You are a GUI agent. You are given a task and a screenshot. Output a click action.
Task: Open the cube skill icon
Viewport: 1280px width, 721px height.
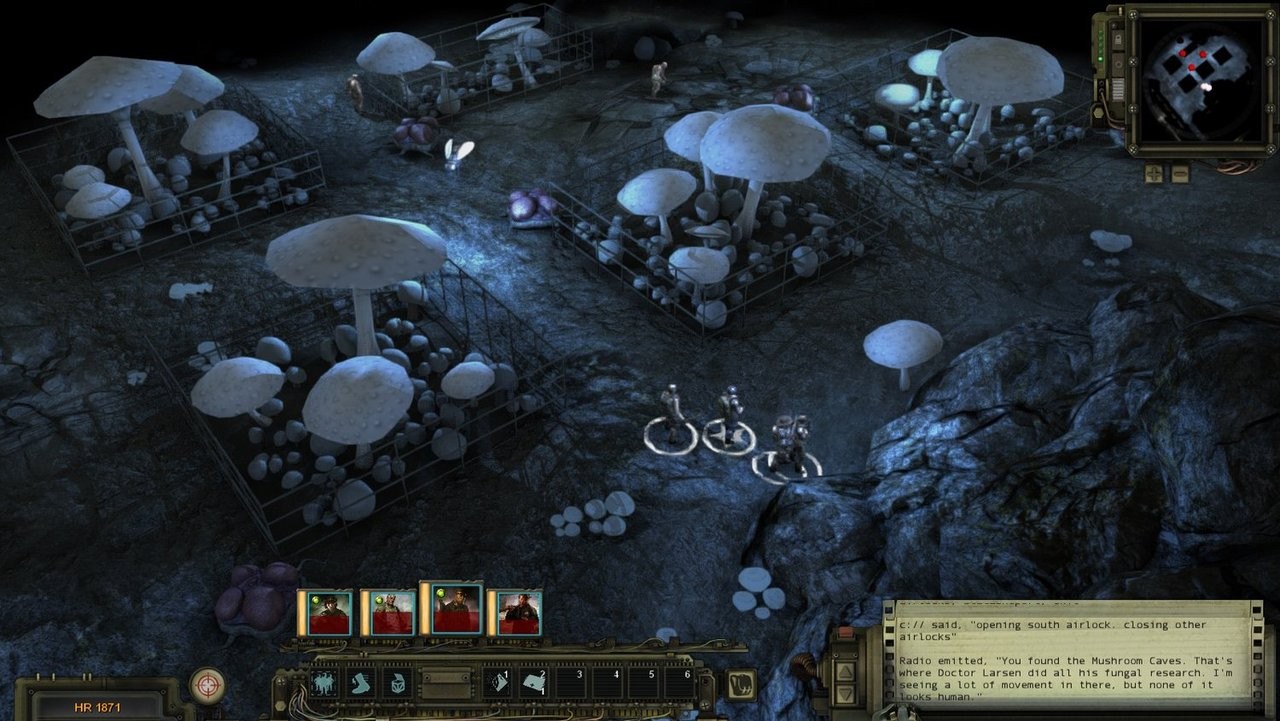coord(395,682)
